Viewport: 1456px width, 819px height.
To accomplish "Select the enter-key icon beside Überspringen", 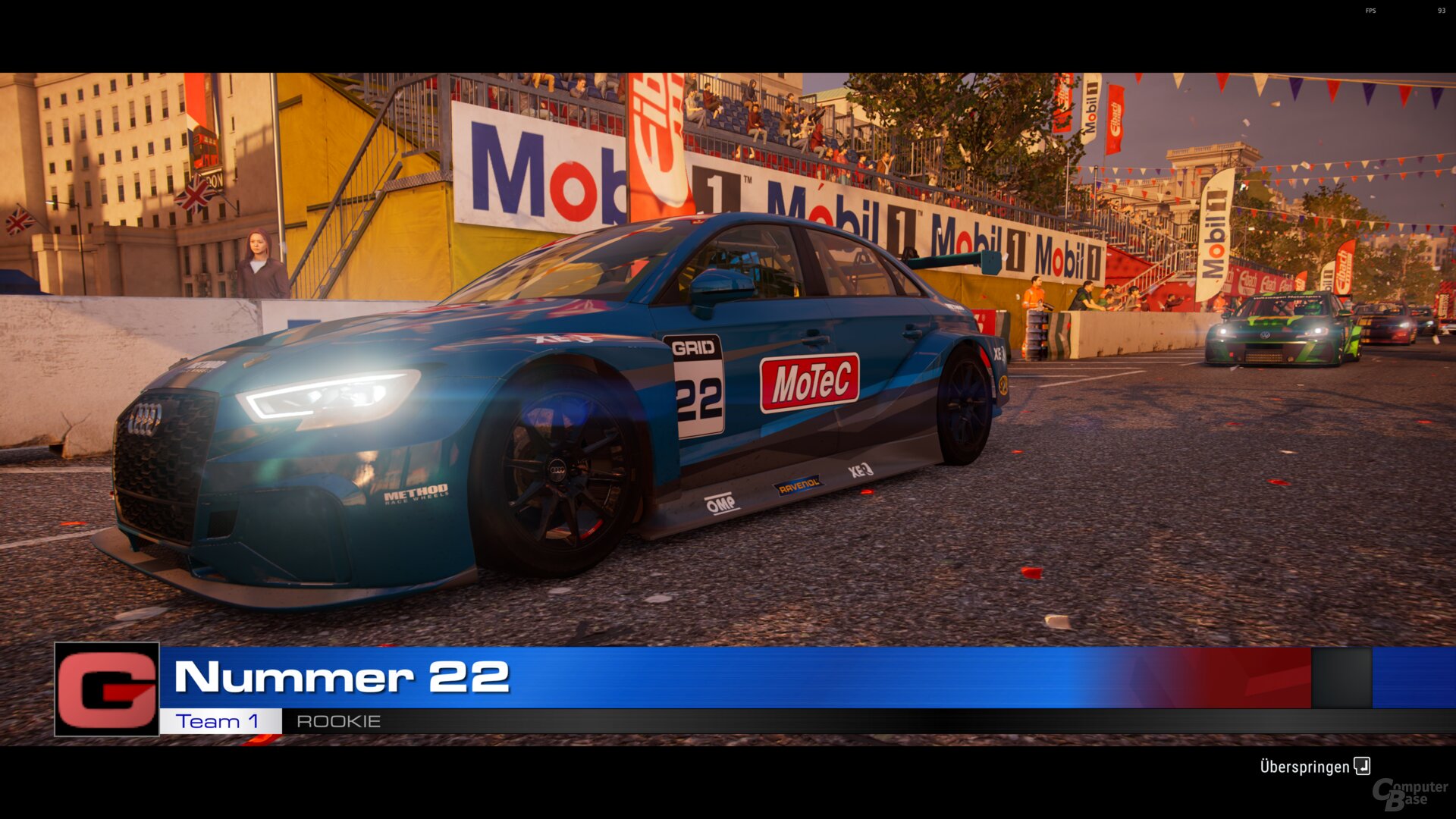I will point(1361,767).
